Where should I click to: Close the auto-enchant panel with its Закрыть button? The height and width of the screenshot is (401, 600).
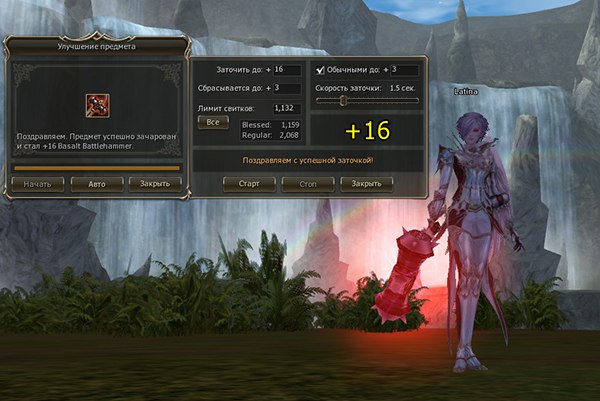coord(366,184)
